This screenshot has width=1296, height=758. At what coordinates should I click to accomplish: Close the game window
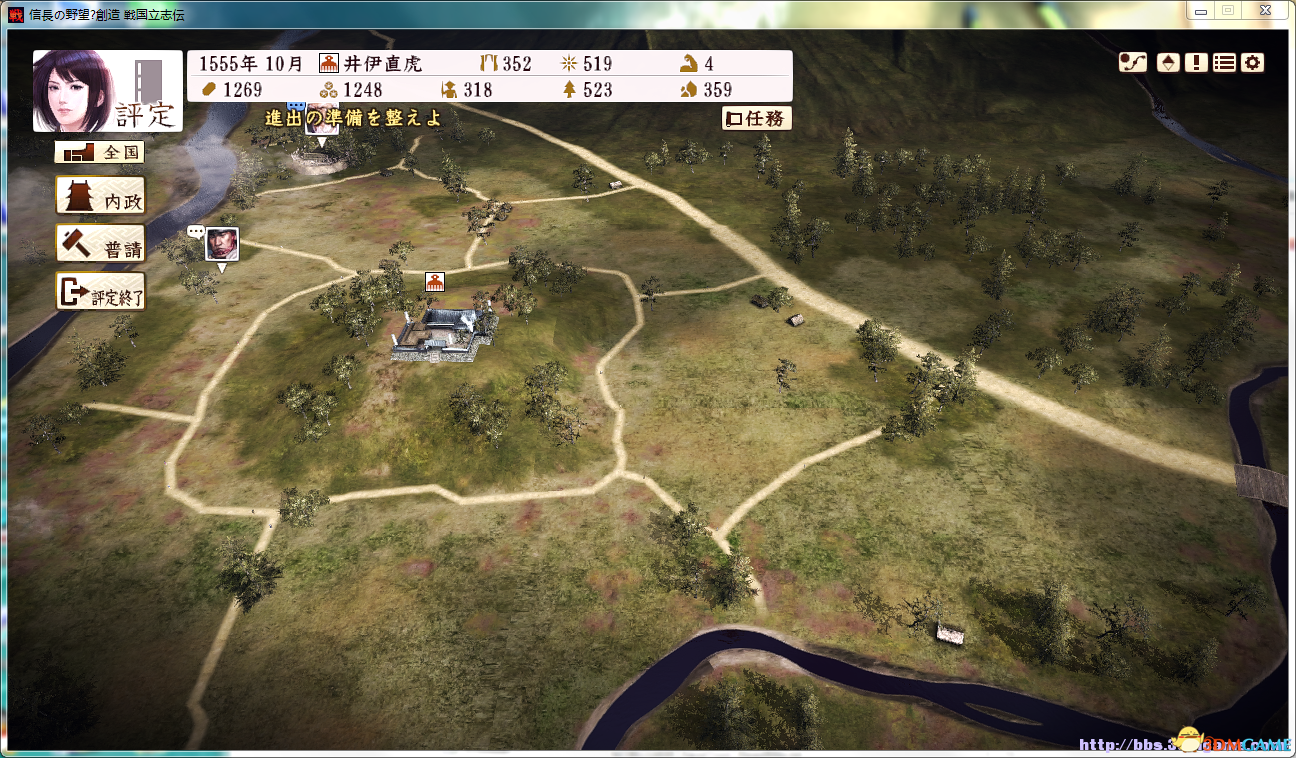1264,10
